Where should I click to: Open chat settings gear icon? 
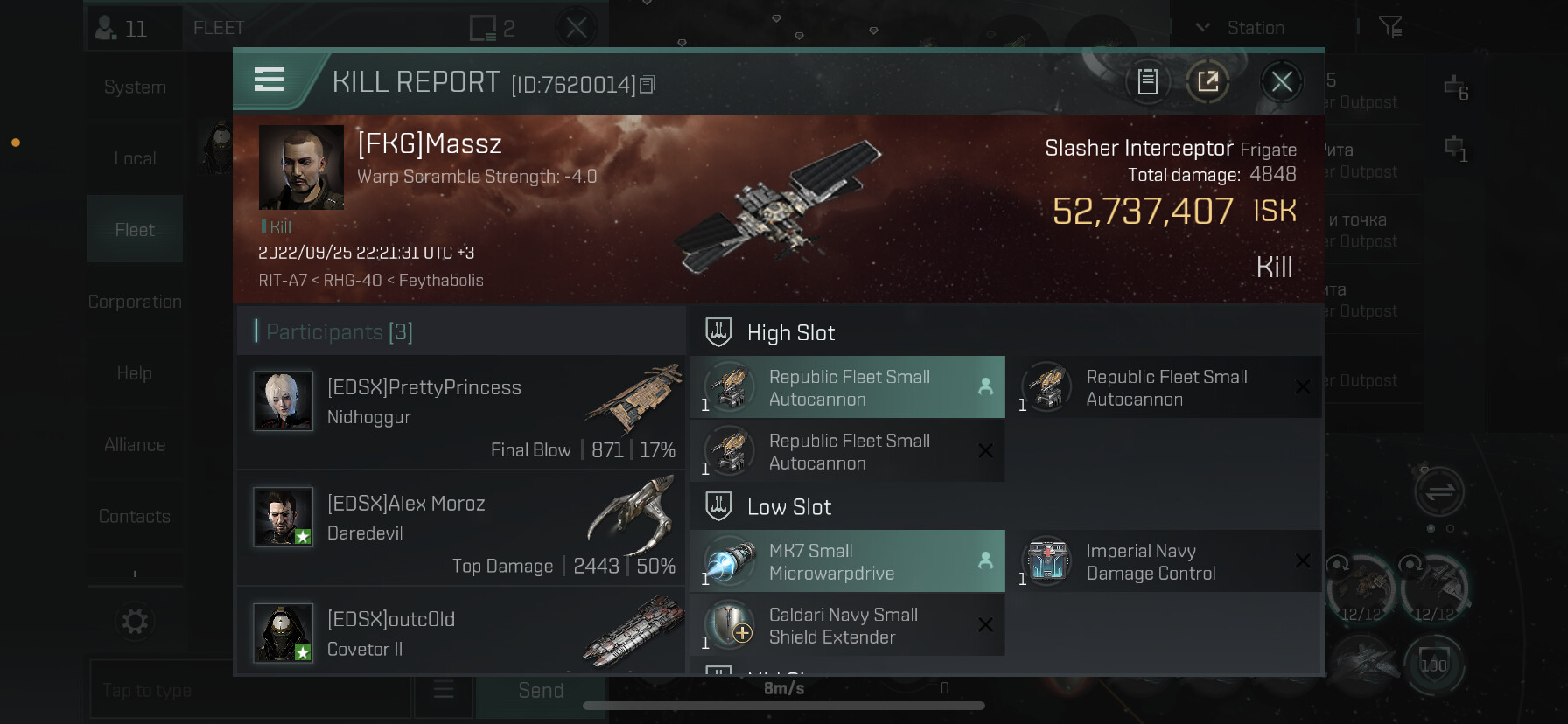point(135,622)
